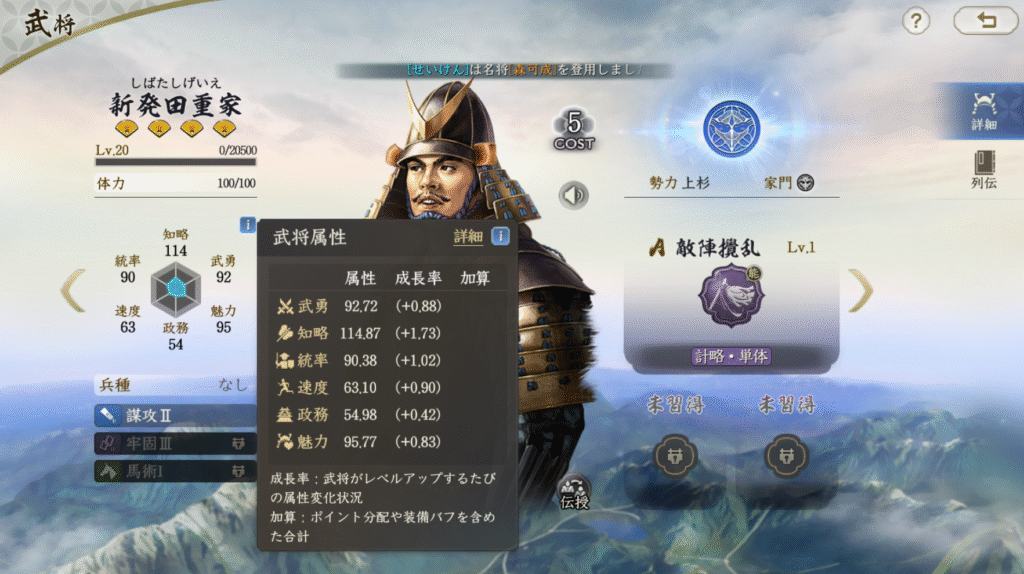The width and height of the screenshot is (1024, 574).
Task: Click the 詳細 link in 武将属性 popup
Action: [x=468, y=237]
